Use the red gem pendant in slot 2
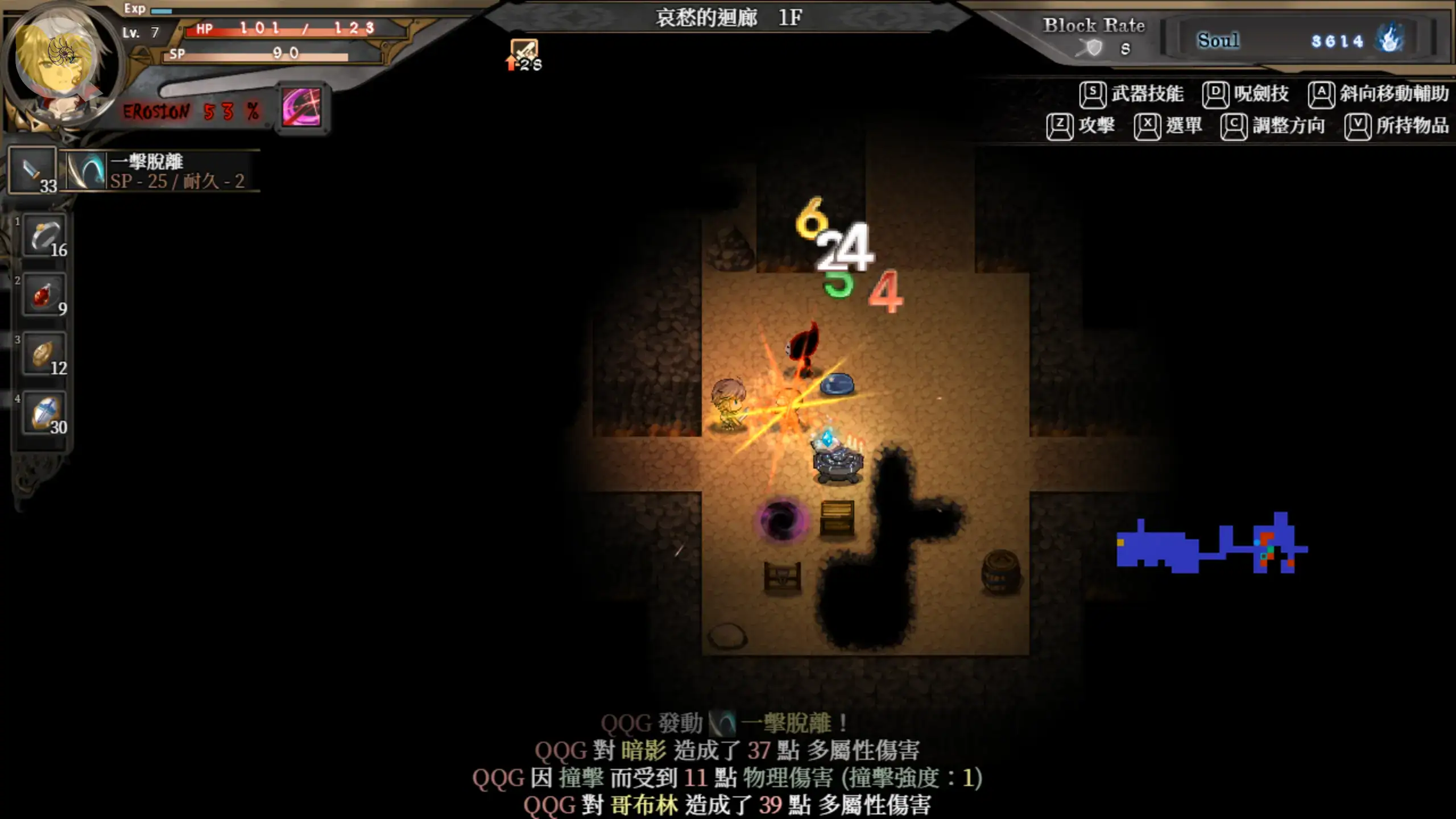This screenshot has width=1456, height=819. point(44,295)
